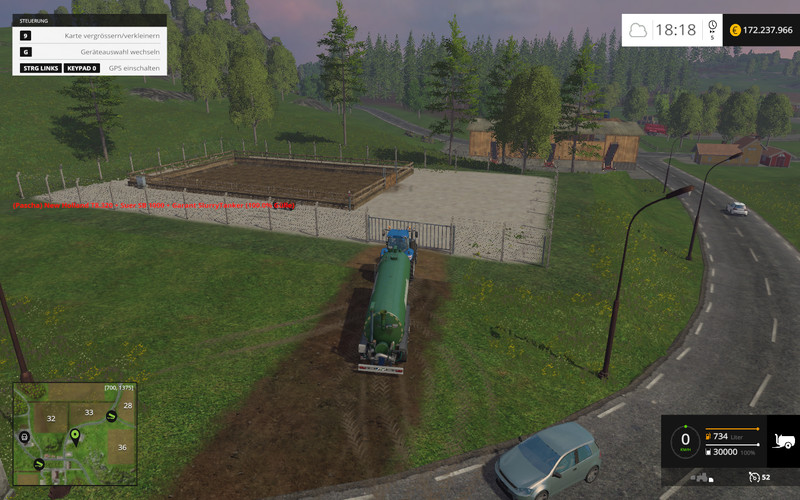Click the euro coin money icon
Viewport: 800px width, 500px height.
click(x=736, y=30)
